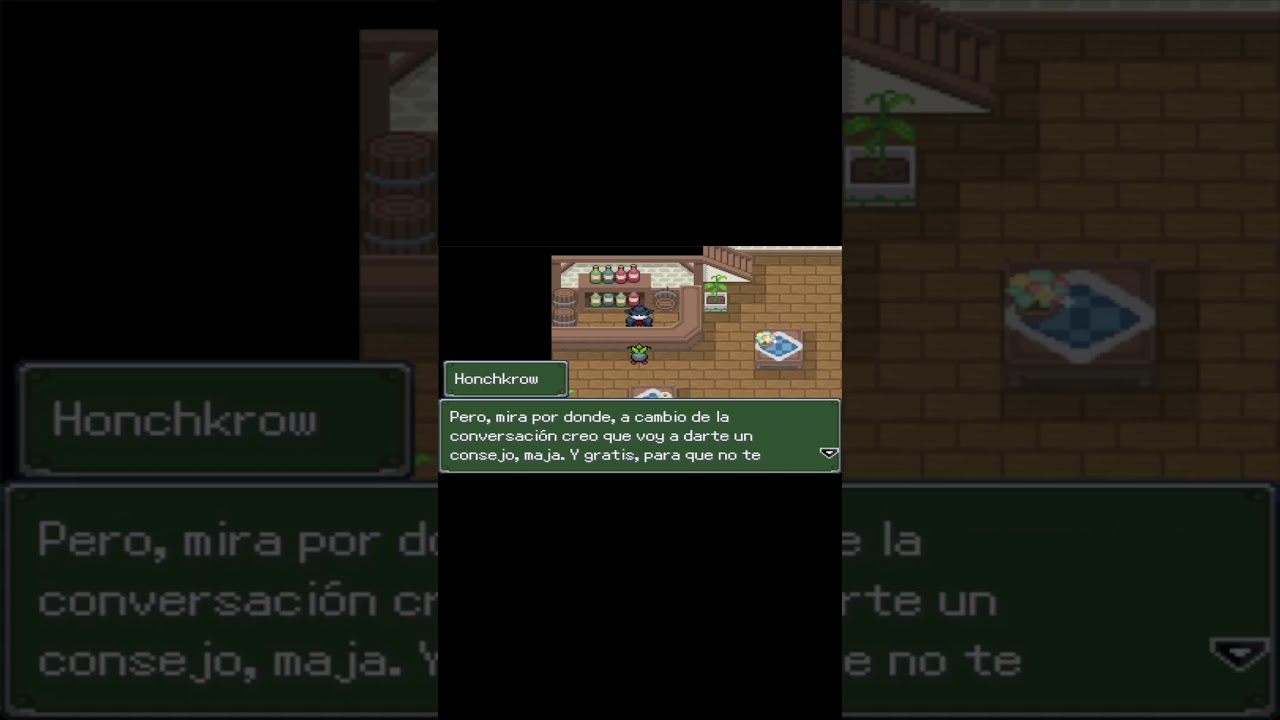1280x720 pixels.
Task: Click the round basket hanging behind the counter
Action: tap(666, 301)
